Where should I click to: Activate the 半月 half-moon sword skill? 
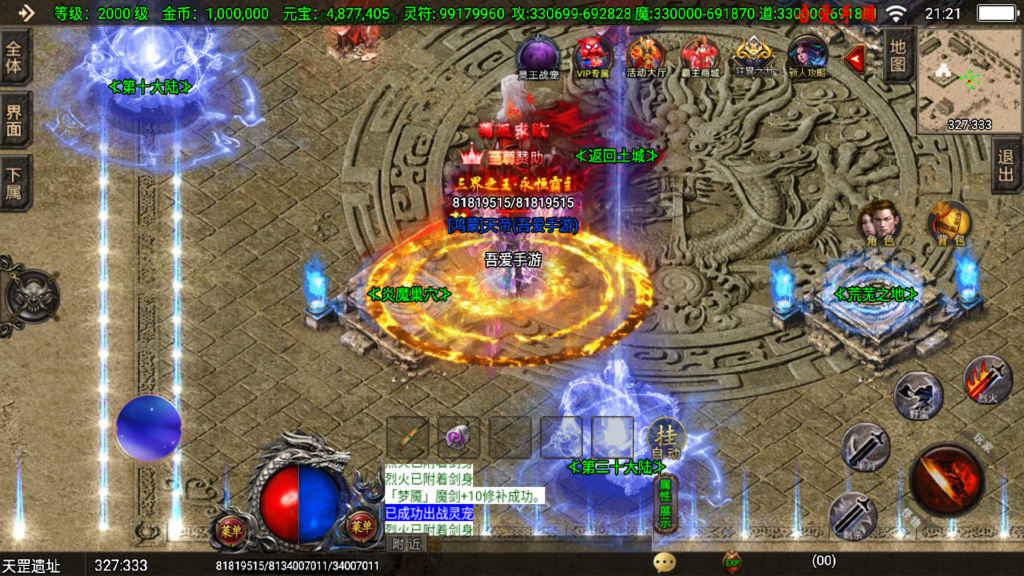pos(864,446)
